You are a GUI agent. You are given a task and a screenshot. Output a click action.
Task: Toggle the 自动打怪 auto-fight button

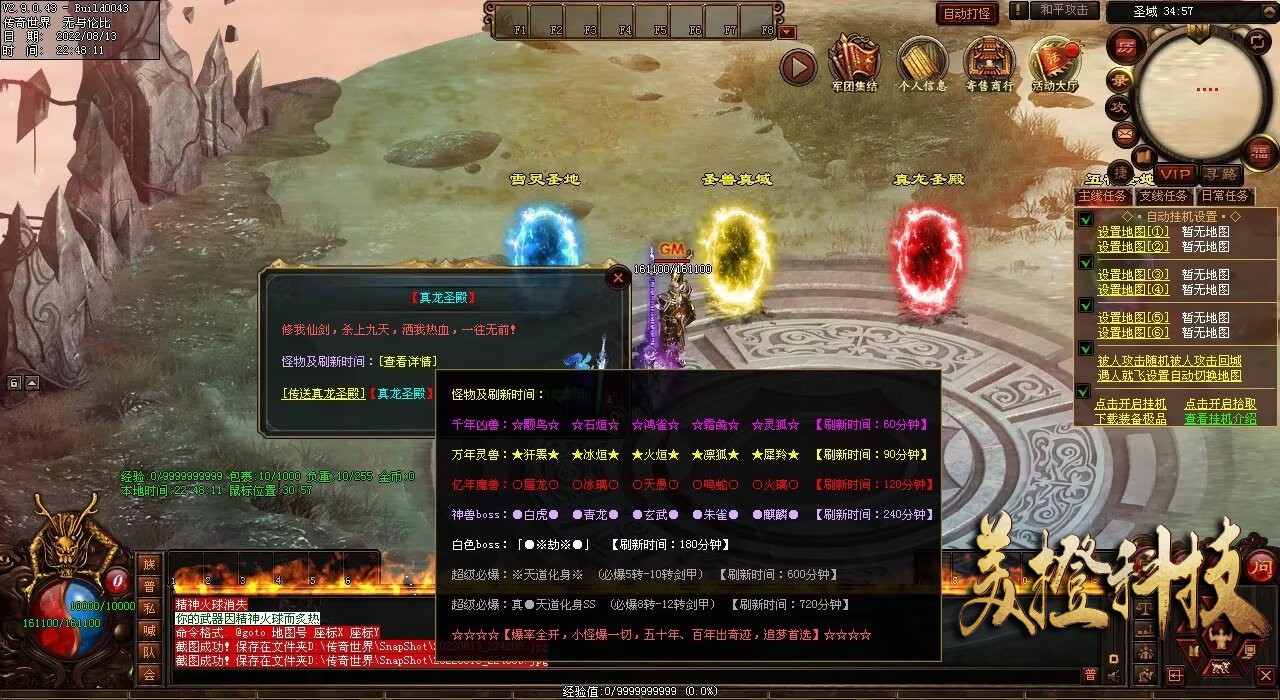click(967, 13)
